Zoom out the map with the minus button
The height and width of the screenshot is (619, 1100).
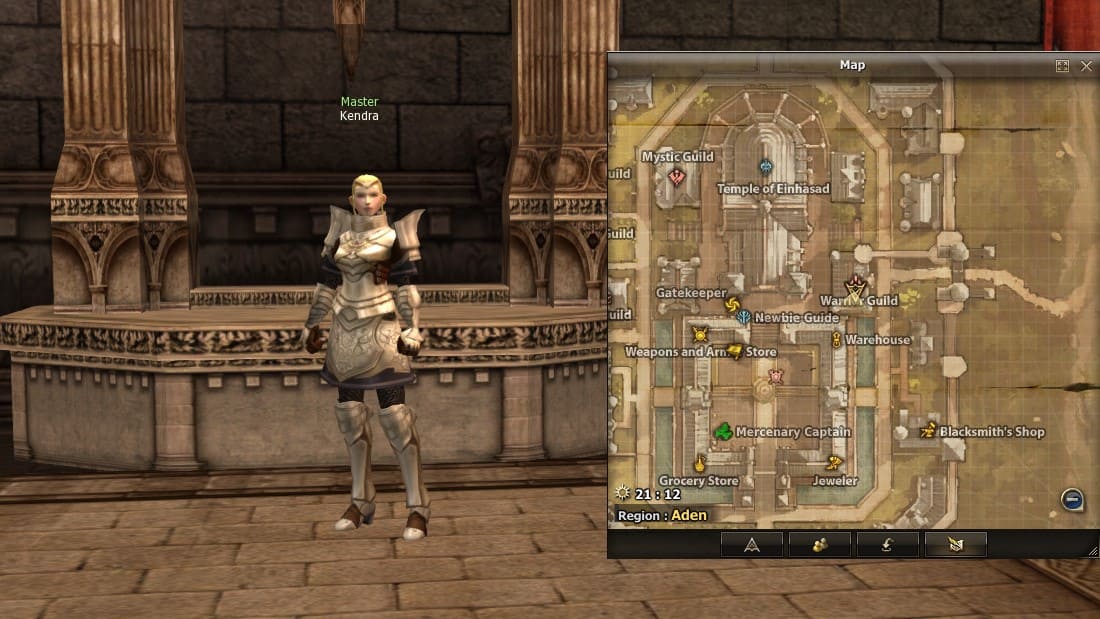(1071, 500)
